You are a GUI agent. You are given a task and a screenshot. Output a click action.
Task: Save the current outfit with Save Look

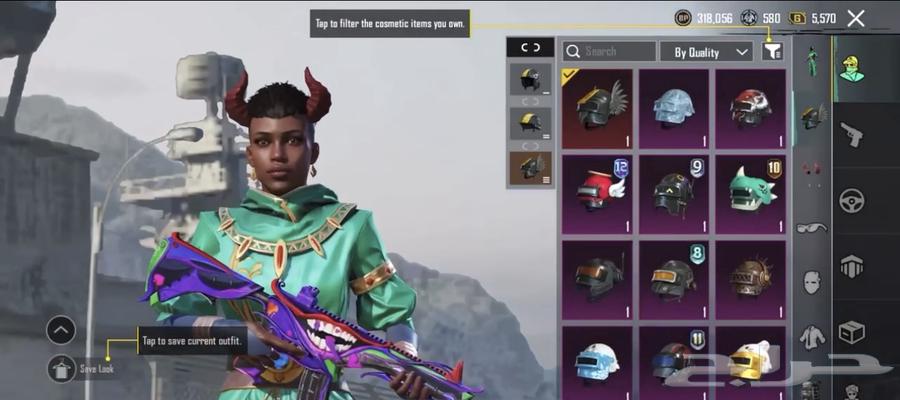62,368
